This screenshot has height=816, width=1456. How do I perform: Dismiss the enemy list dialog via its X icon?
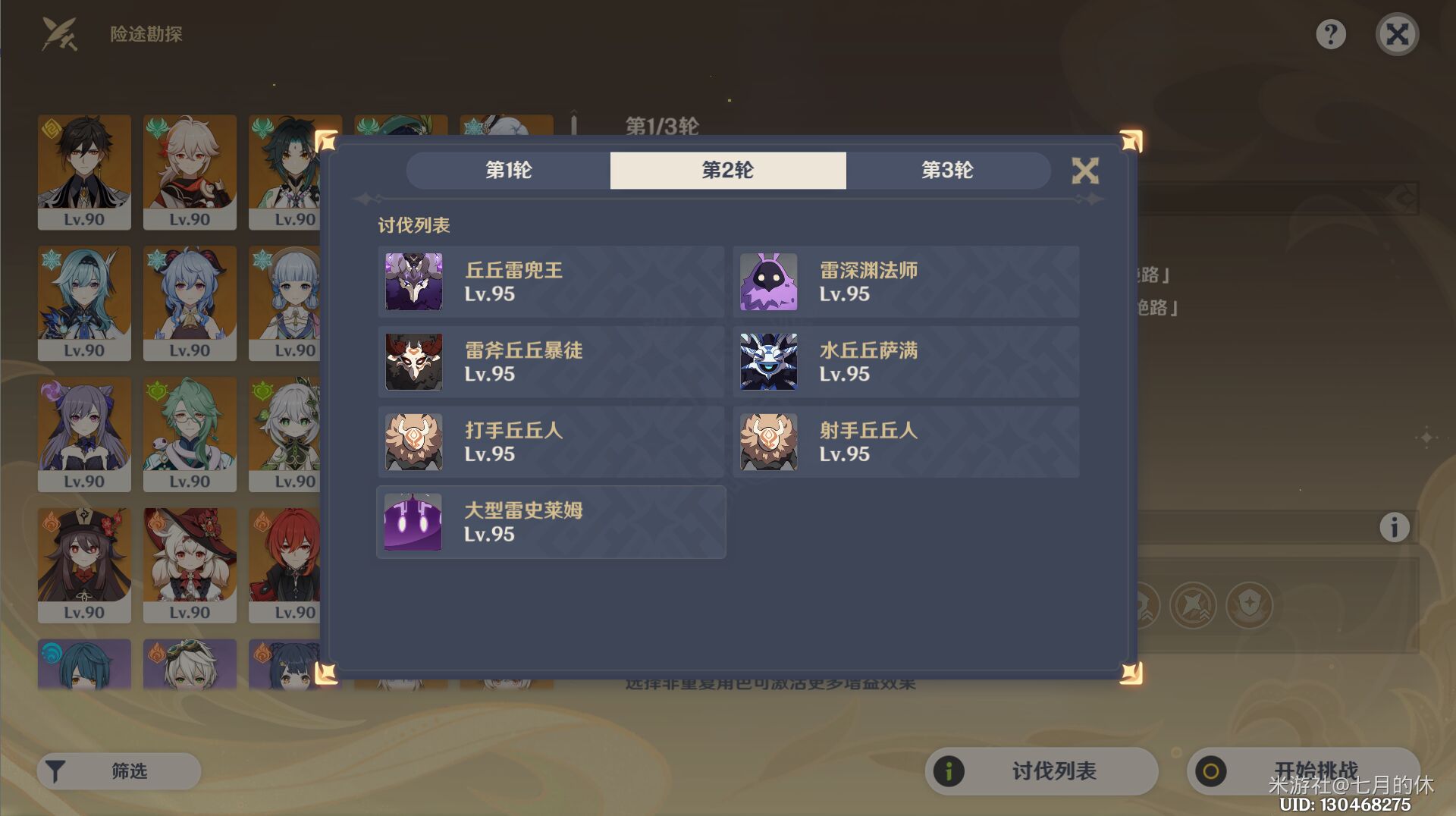[x=1086, y=171]
